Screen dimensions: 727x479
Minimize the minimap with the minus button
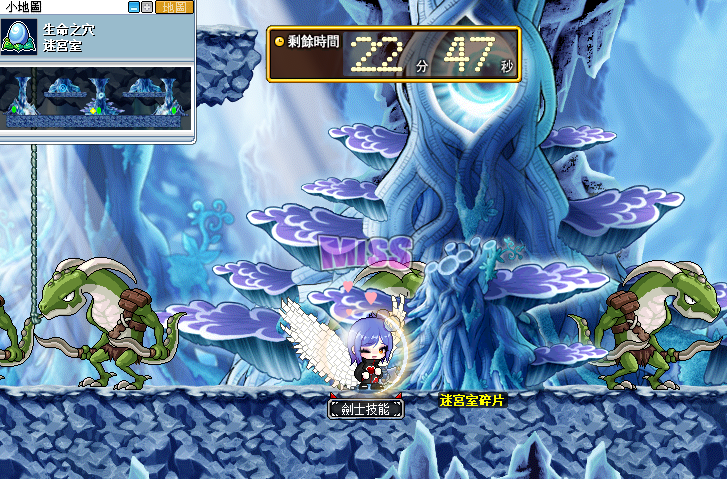click(x=134, y=7)
